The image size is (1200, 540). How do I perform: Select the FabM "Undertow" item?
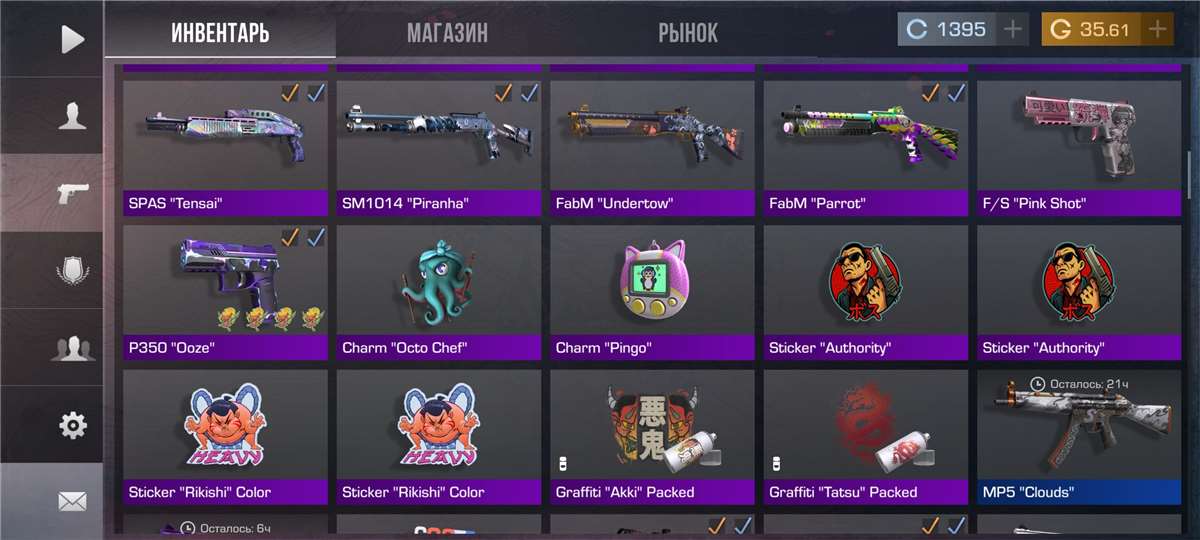point(652,147)
